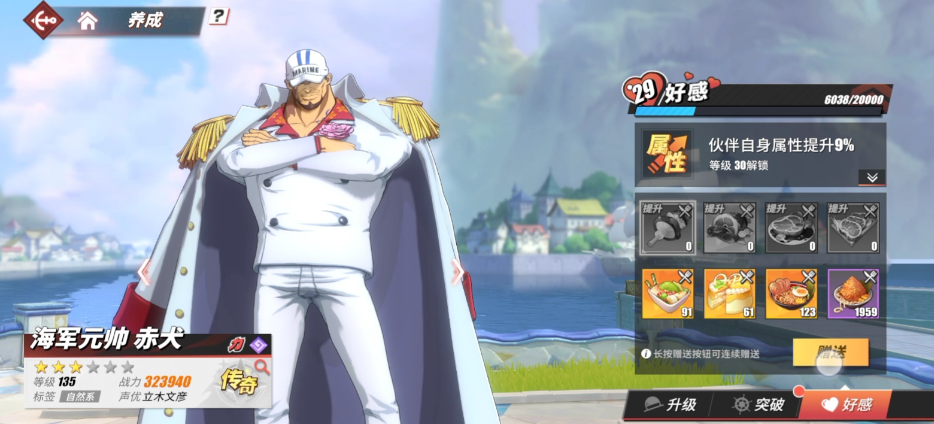Viewport: 934px width, 424px height.
Task: Switch to the 升级 level-up tab
Action: 669,405
